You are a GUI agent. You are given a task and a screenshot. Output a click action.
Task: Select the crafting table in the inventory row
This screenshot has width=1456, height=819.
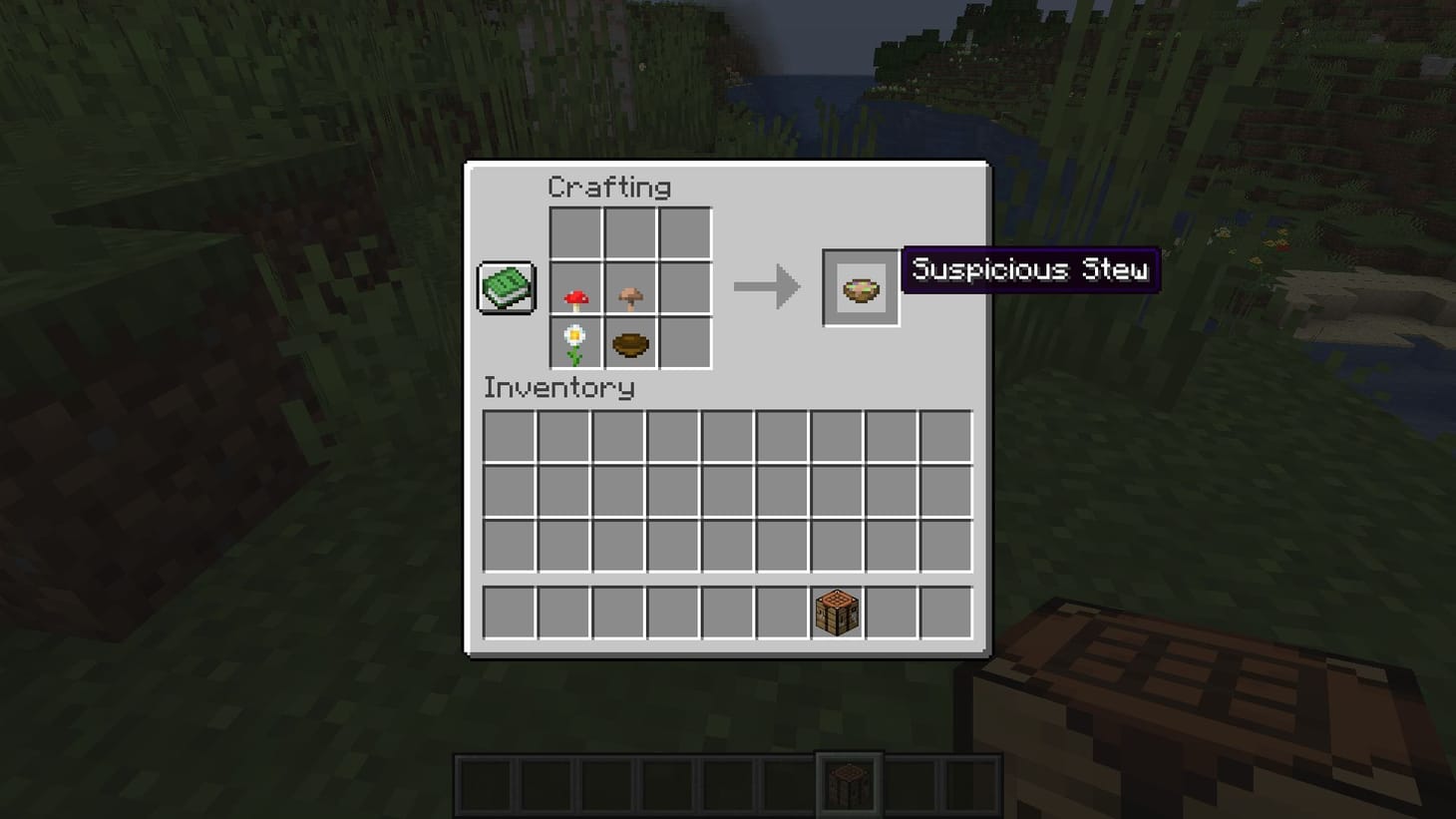coord(836,612)
